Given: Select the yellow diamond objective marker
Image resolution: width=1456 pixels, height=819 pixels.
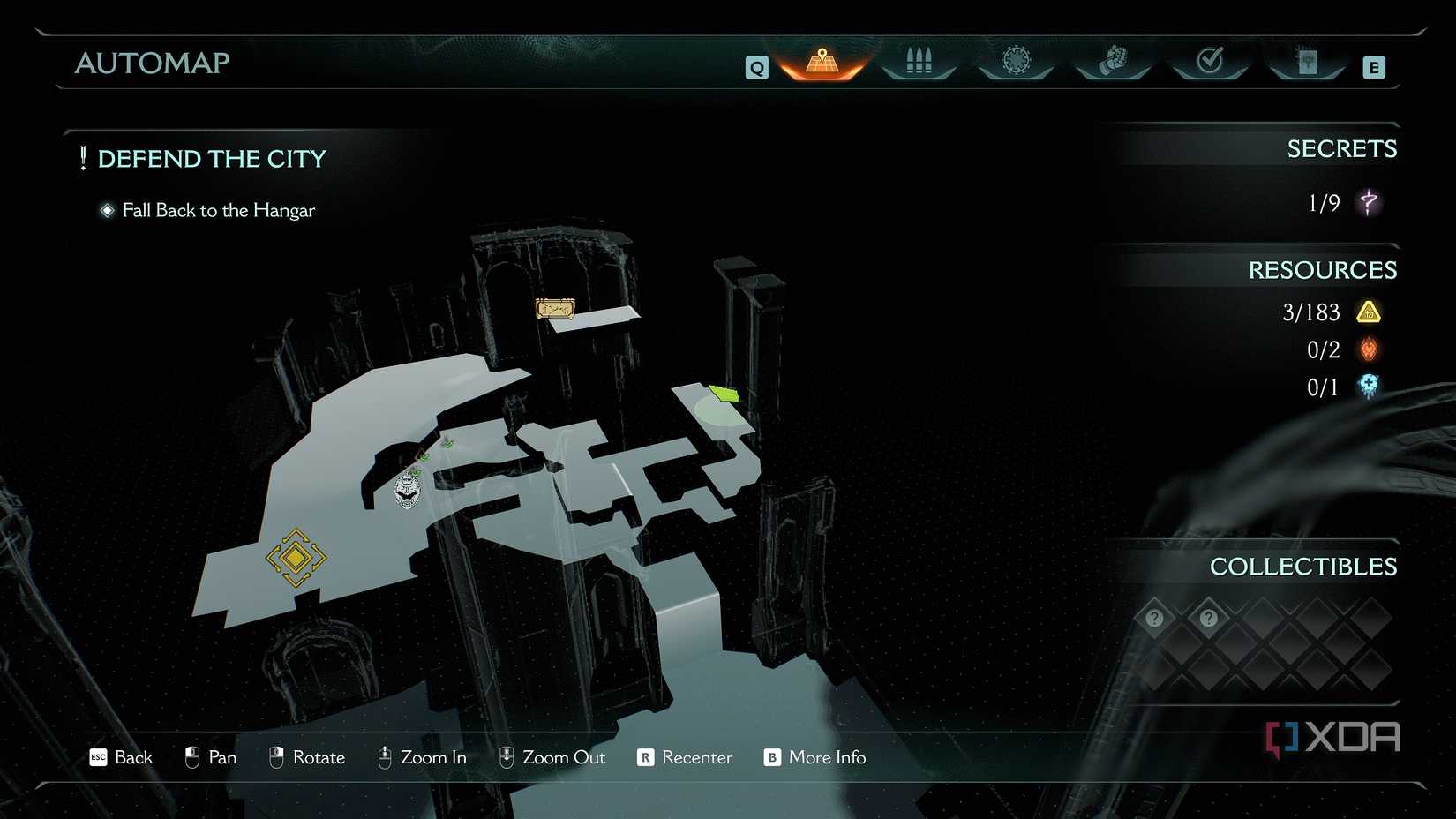Looking at the screenshot, I should pos(296,558).
